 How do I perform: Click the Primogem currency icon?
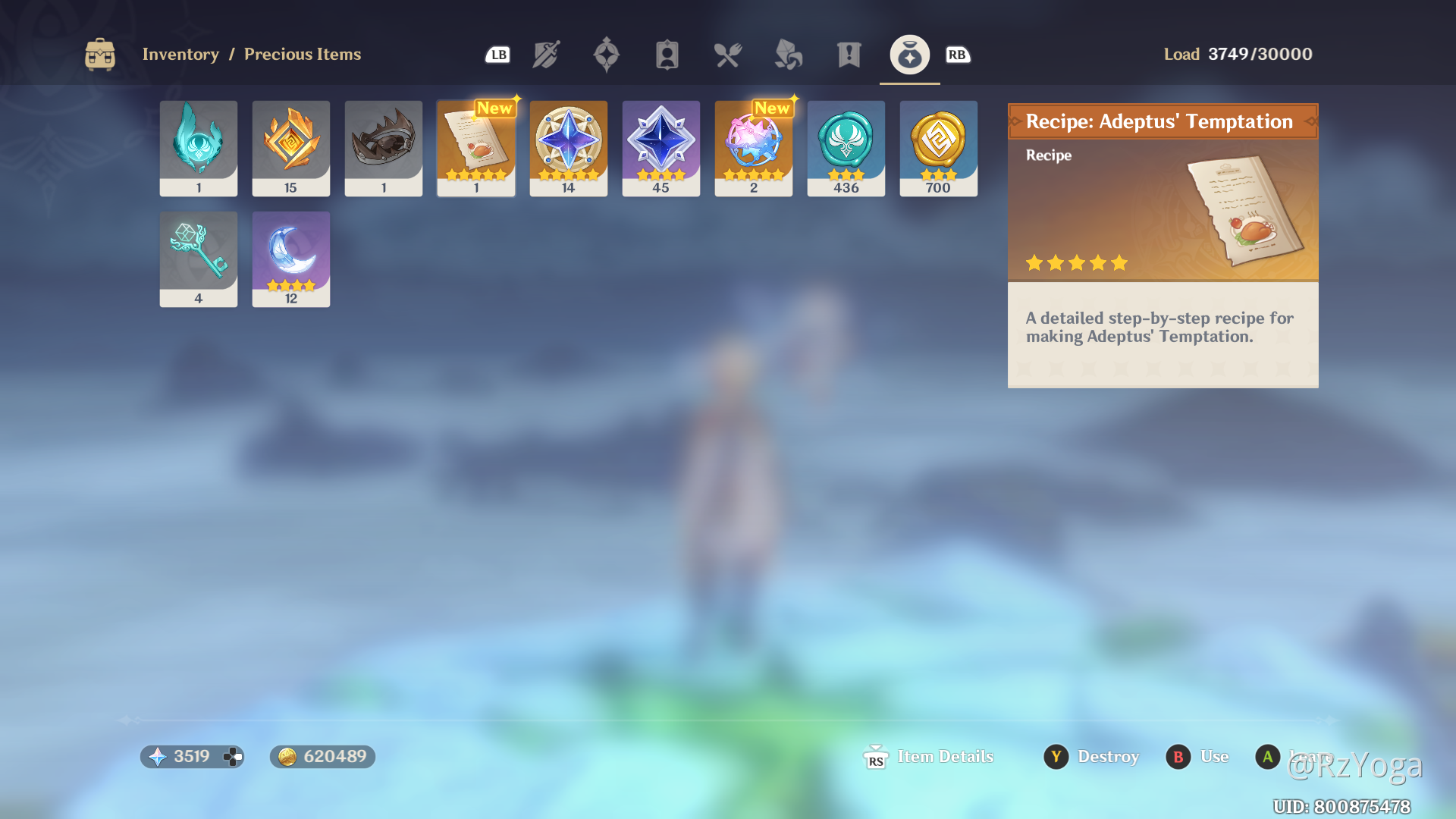[x=157, y=756]
